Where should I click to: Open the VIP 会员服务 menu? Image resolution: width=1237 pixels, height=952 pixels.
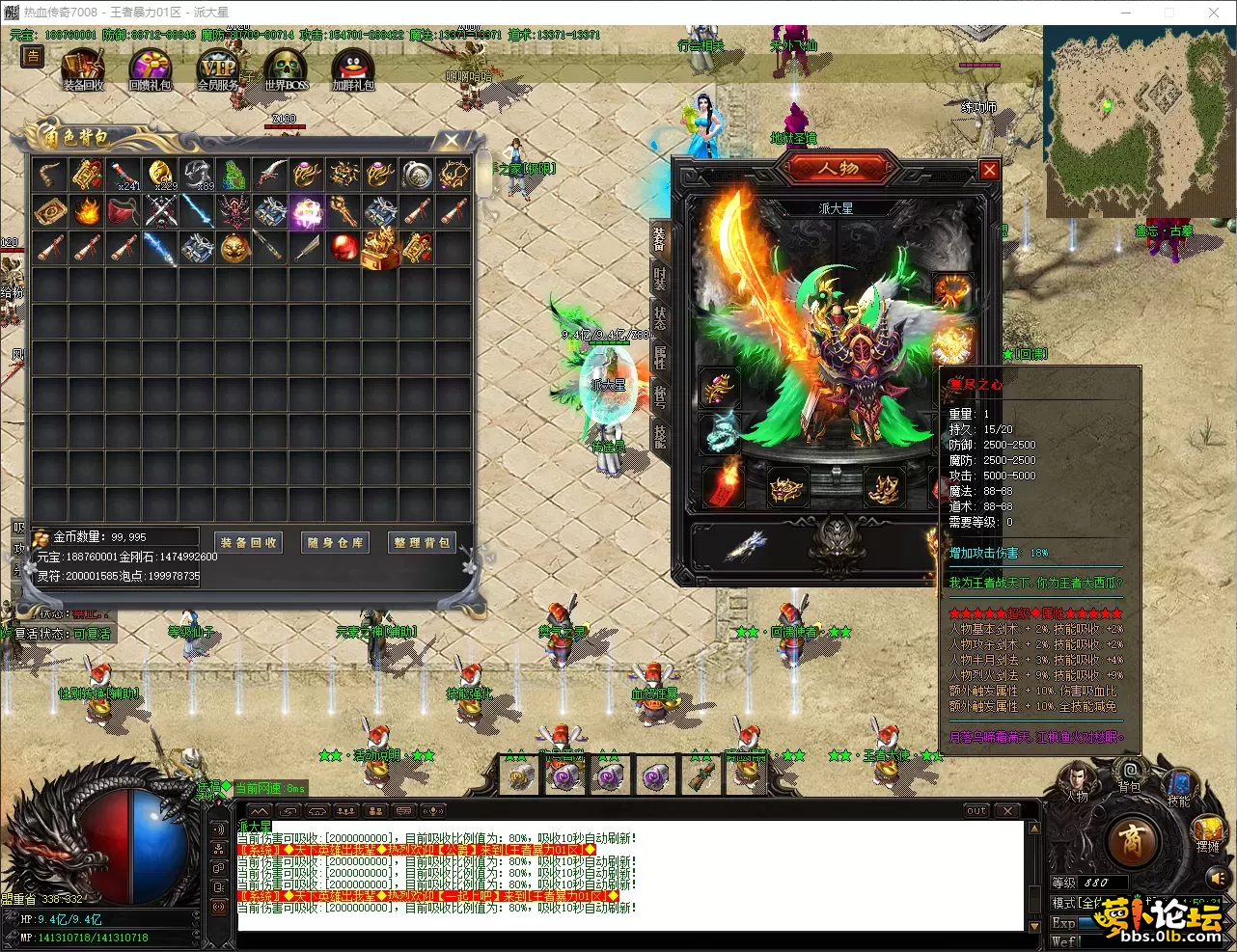pos(218,70)
